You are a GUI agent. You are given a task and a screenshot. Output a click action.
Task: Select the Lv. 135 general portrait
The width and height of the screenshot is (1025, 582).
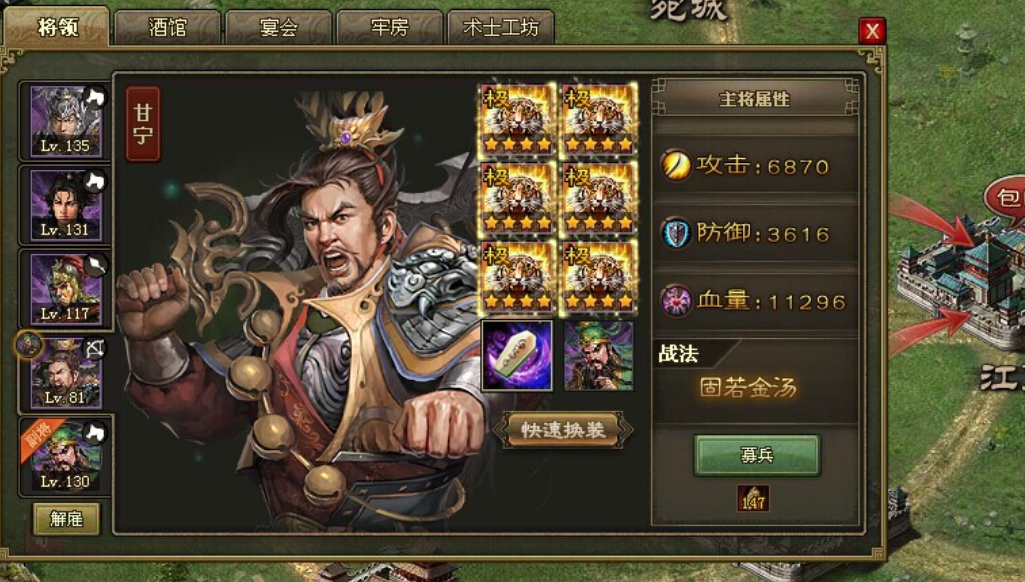[x=66, y=121]
